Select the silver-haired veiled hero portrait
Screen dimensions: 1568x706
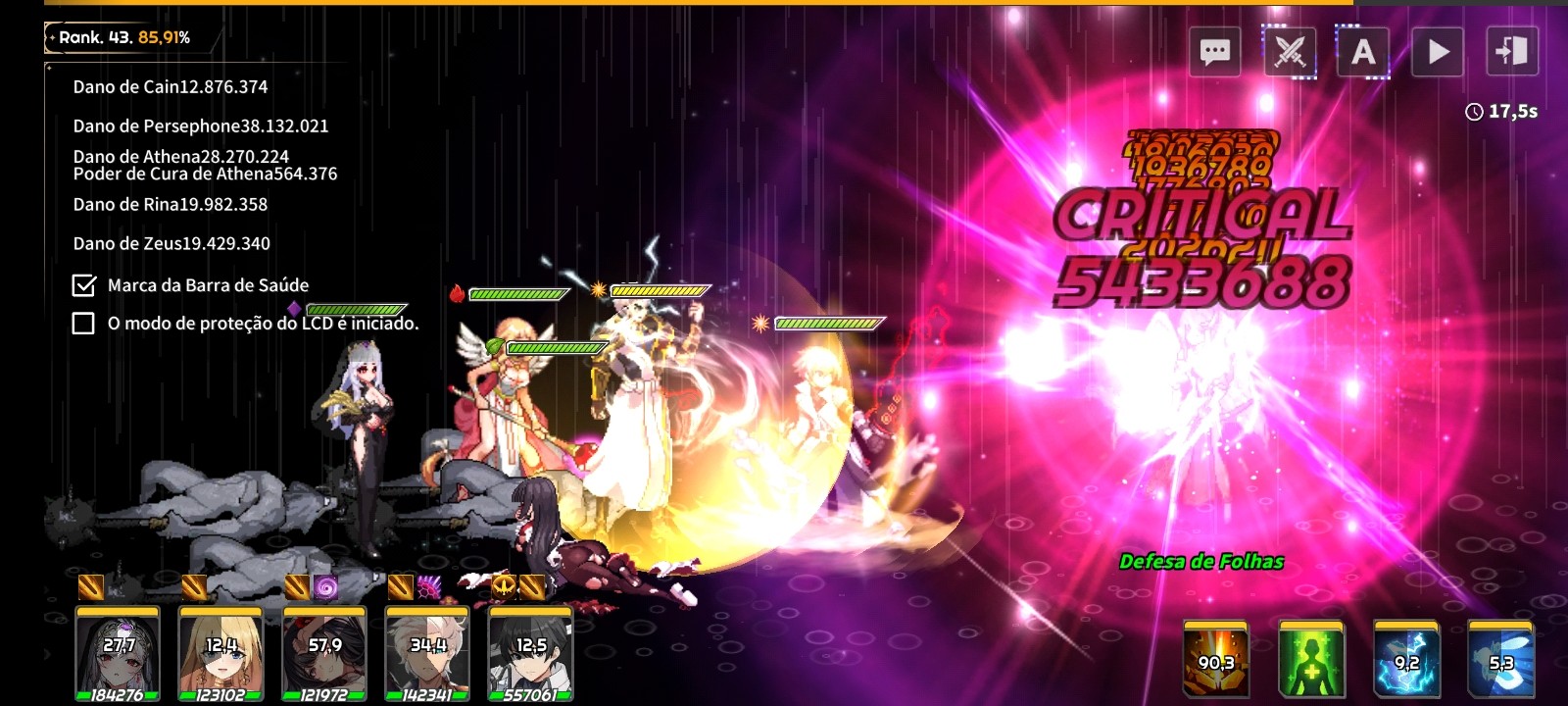[x=118, y=652]
